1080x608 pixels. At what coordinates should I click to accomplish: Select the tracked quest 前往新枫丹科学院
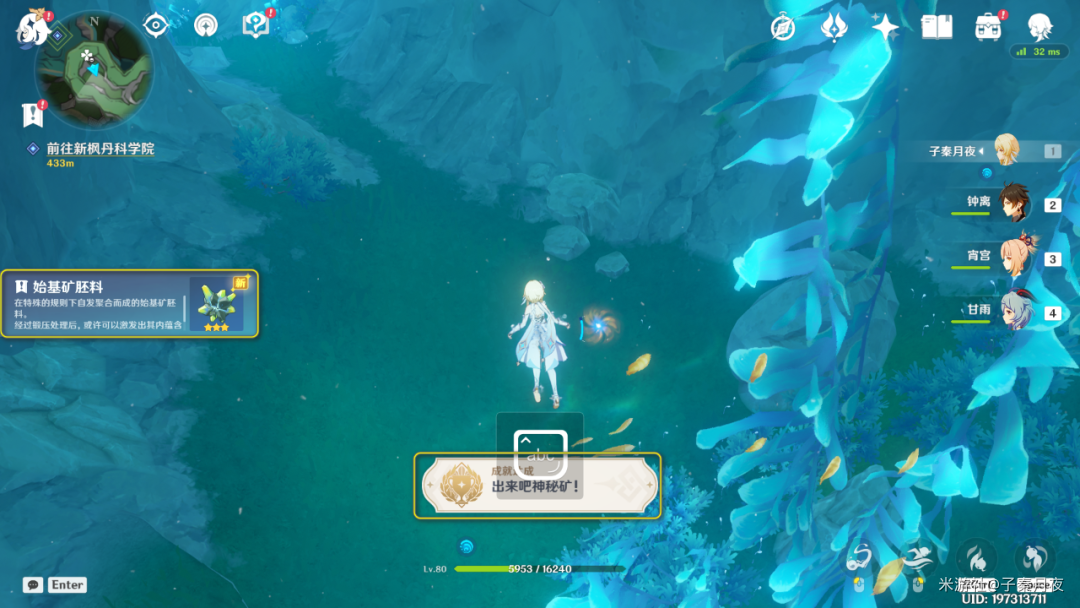(x=99, y=149)
